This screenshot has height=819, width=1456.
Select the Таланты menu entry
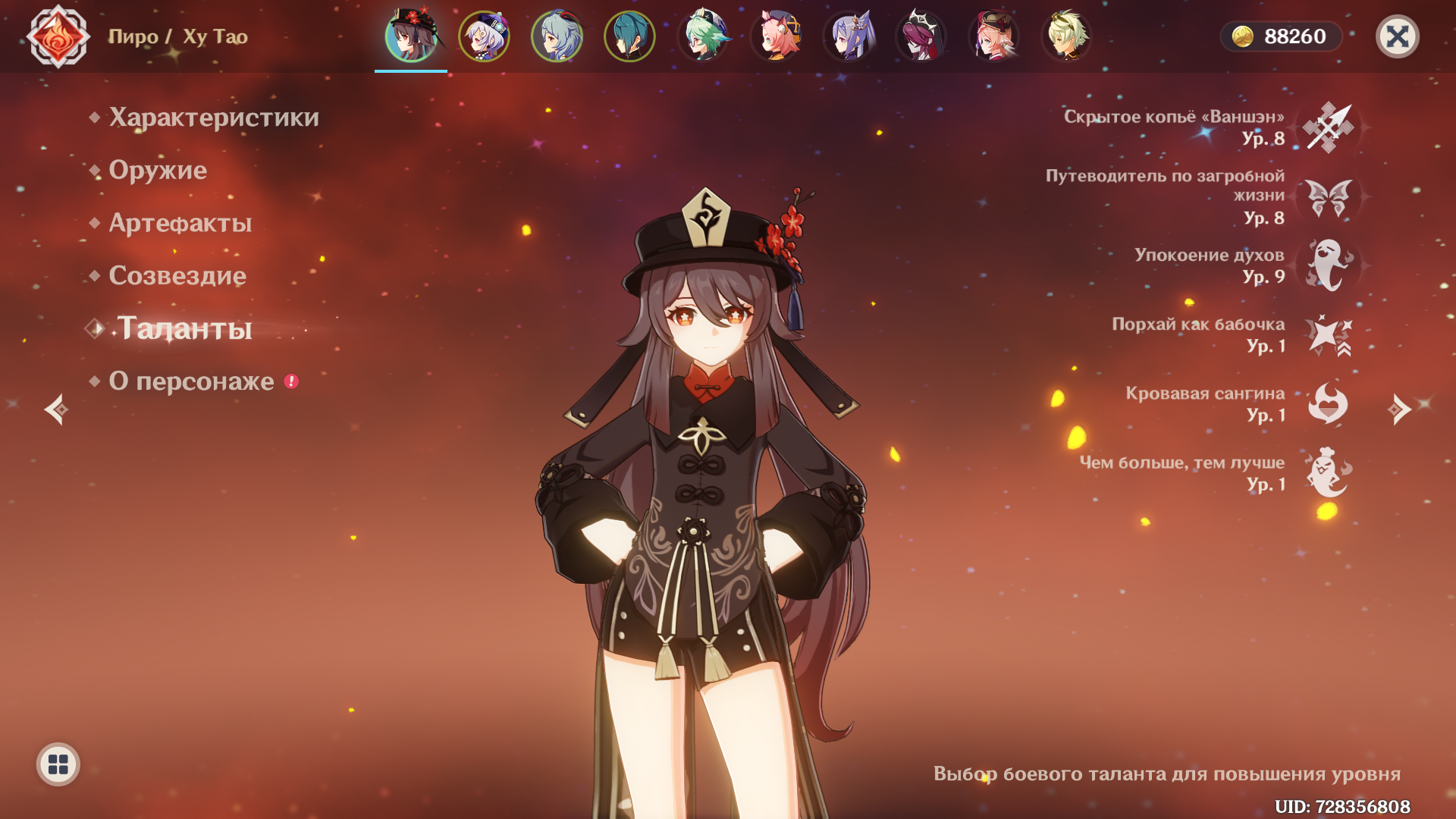184,328
